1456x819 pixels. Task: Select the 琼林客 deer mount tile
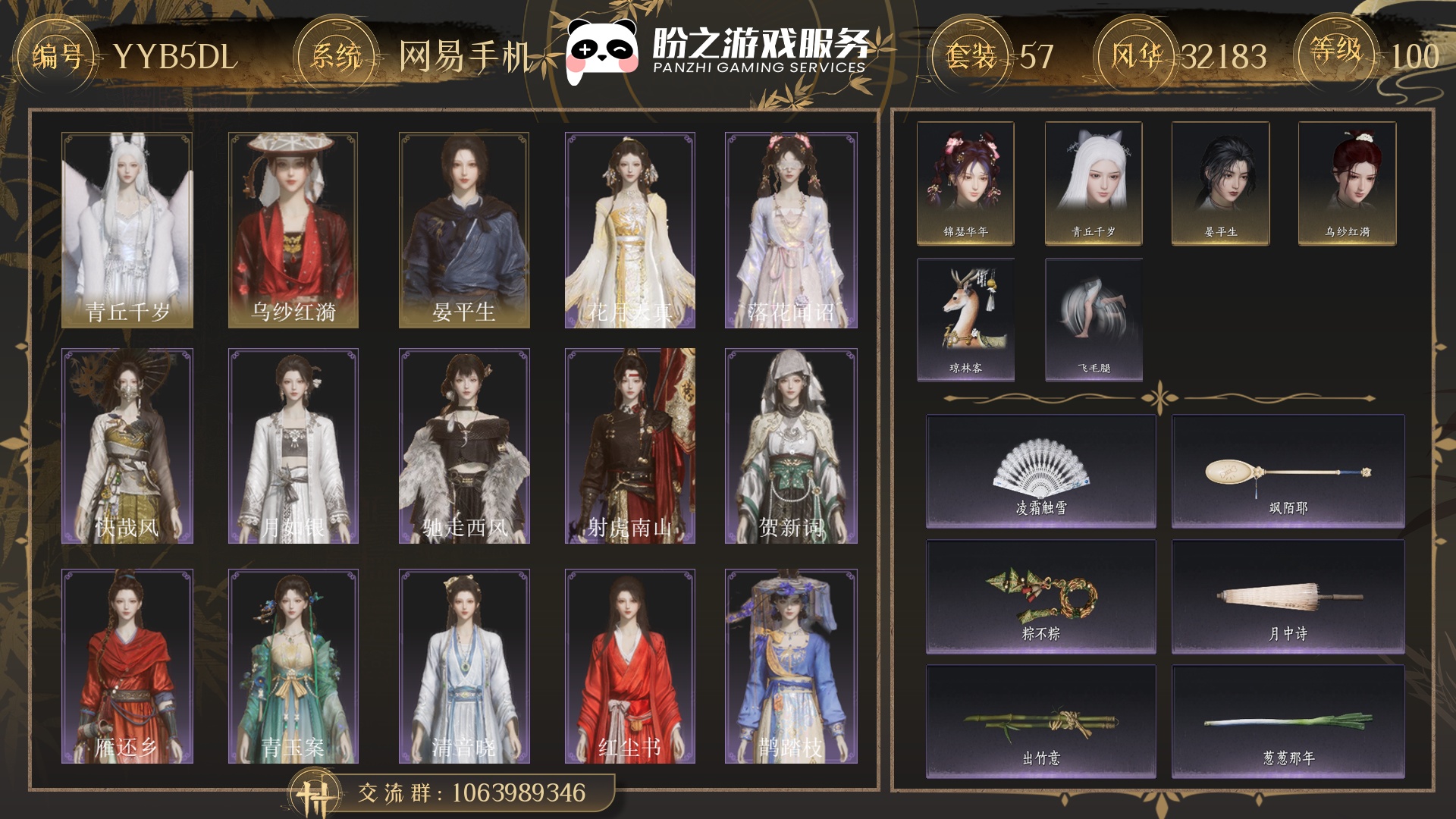(965, 319)
